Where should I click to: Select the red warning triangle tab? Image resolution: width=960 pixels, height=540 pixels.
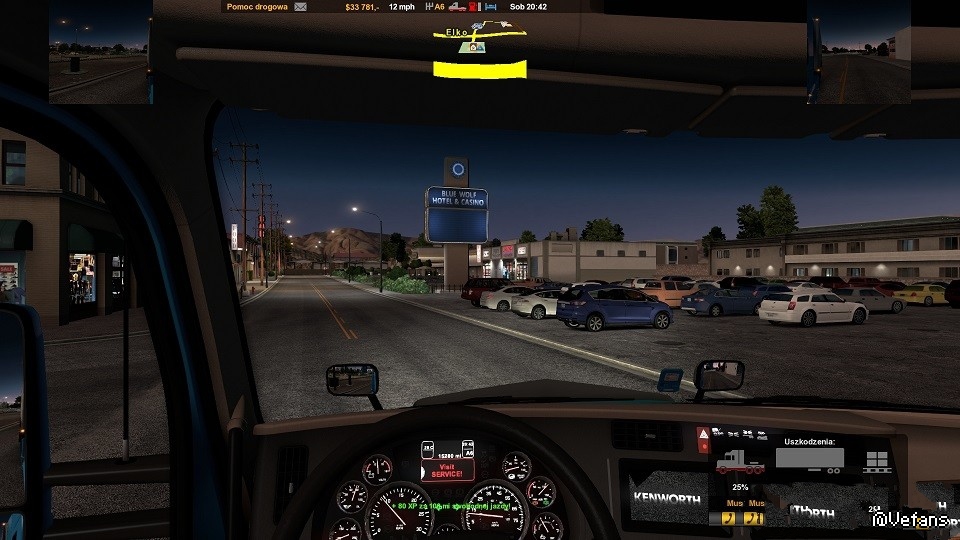704,436
